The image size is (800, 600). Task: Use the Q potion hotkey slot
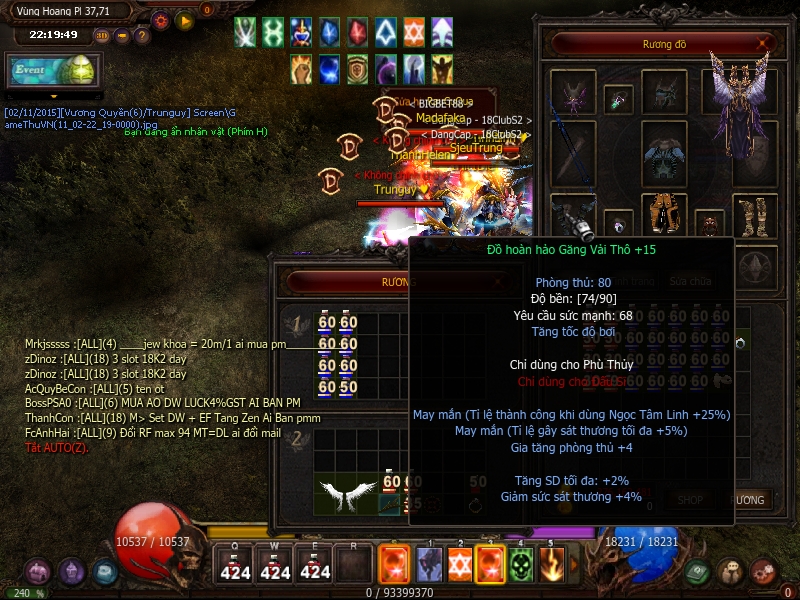234,566
